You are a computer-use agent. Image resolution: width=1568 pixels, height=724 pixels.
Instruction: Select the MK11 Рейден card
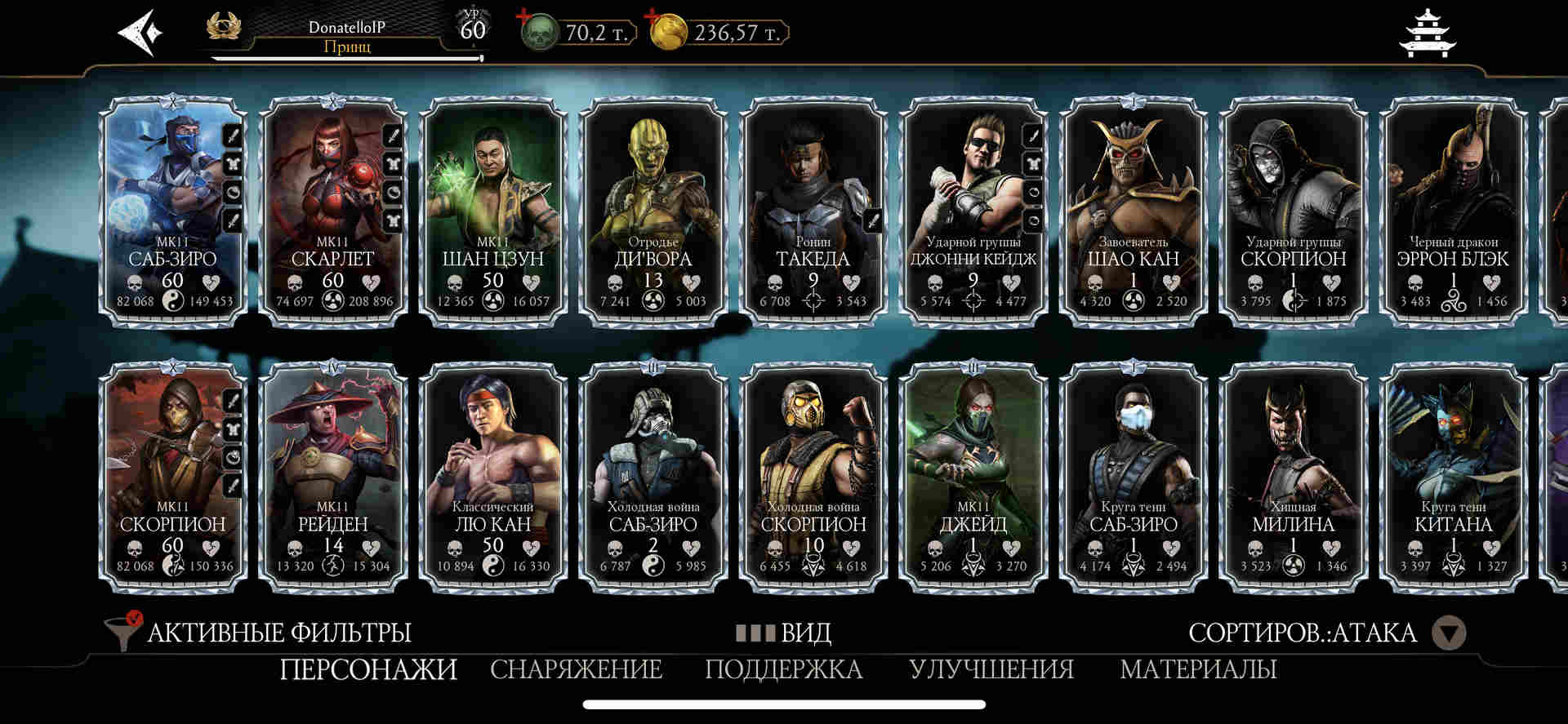(x=333, y=477)
